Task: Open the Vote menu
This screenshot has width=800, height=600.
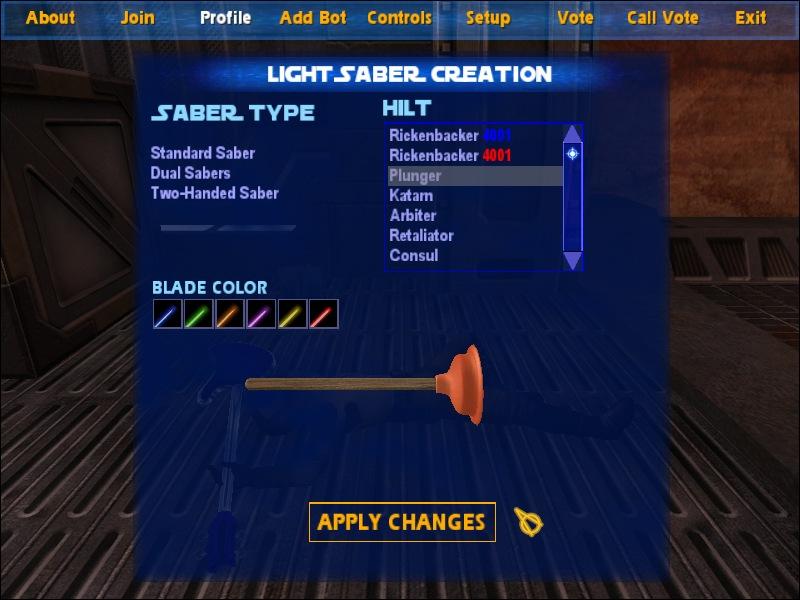Action: (x=575, y=17)
